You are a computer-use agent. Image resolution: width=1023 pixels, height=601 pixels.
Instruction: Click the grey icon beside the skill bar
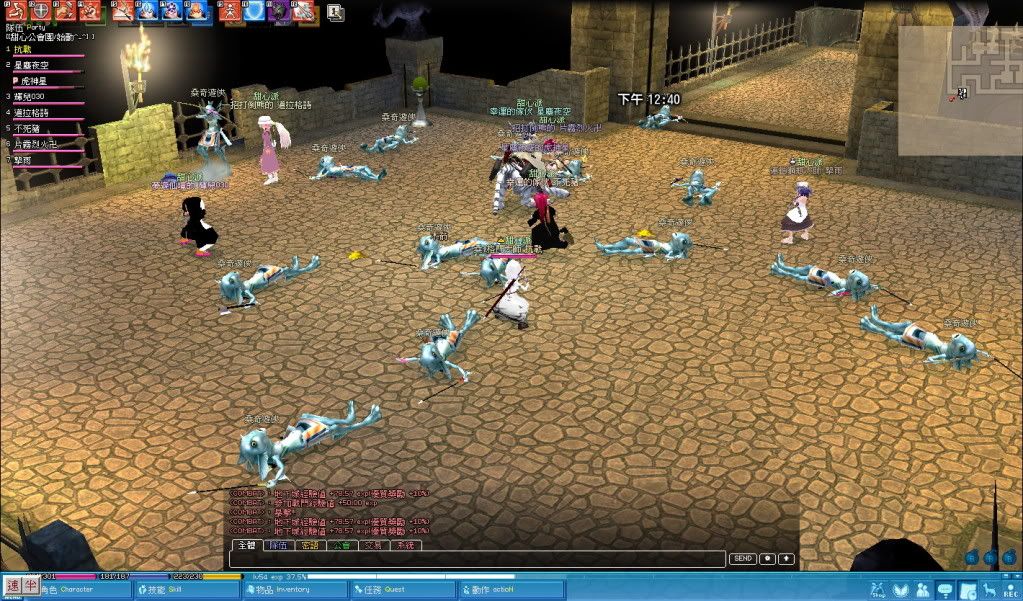(335, 13)
